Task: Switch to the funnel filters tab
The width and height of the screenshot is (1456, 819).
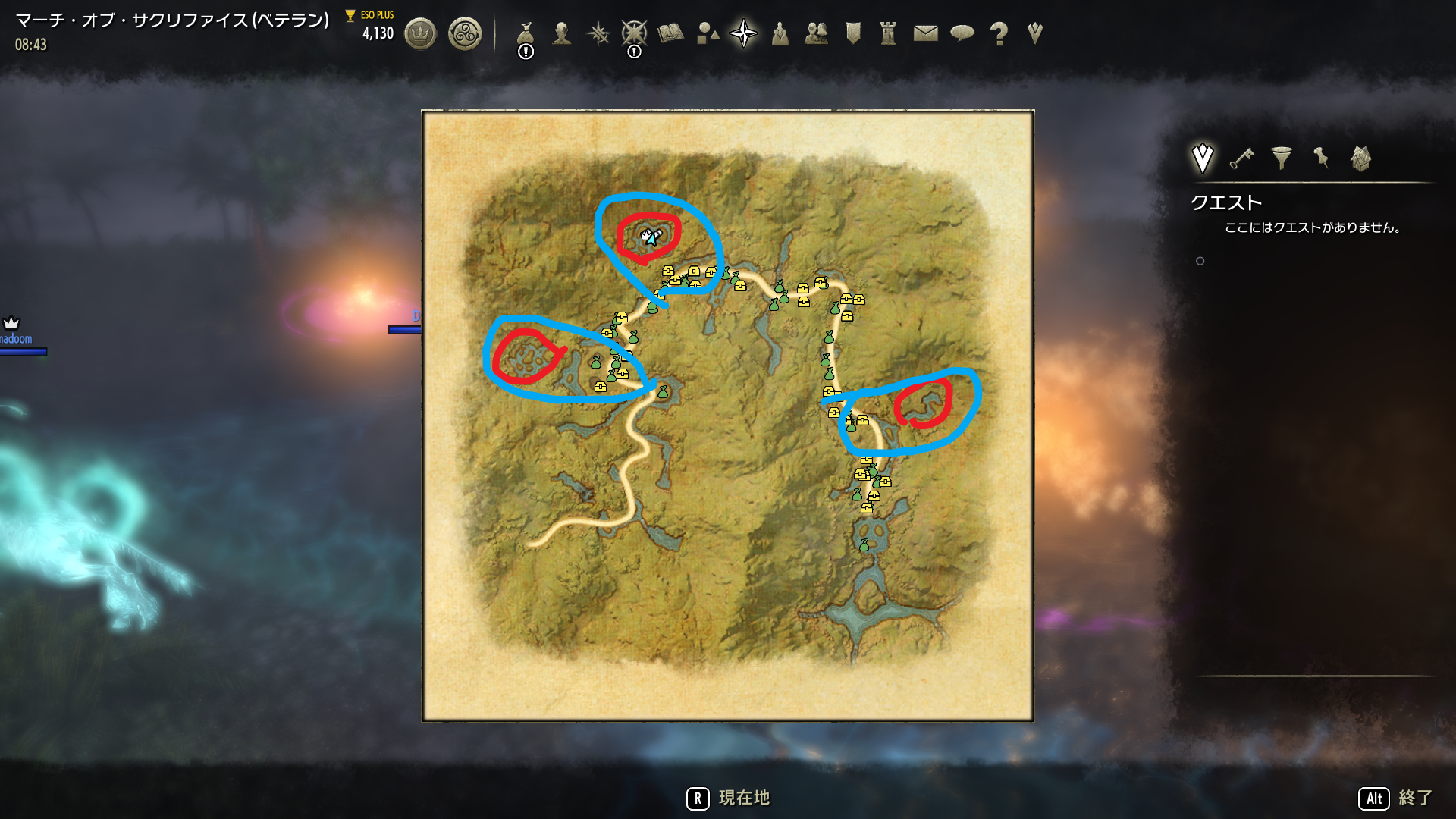Action: point(1282,158)
